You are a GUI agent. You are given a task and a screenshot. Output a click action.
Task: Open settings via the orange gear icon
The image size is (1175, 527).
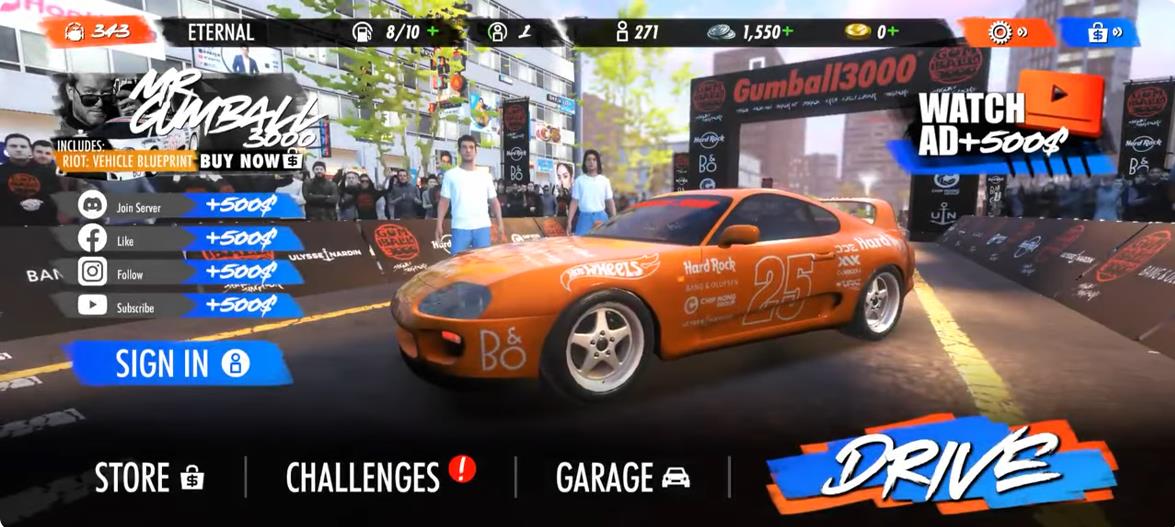[x=1006, y=32]
